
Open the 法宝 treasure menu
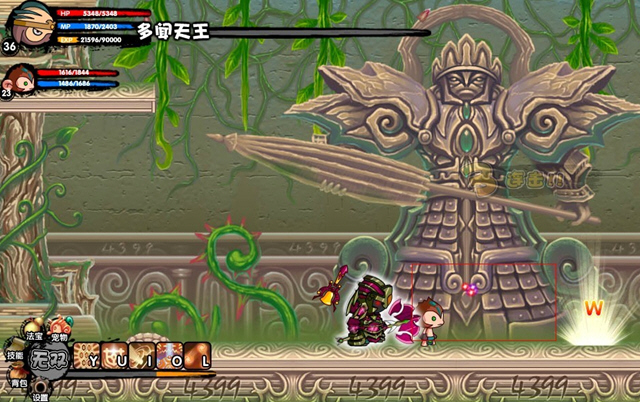pos(33,327)
